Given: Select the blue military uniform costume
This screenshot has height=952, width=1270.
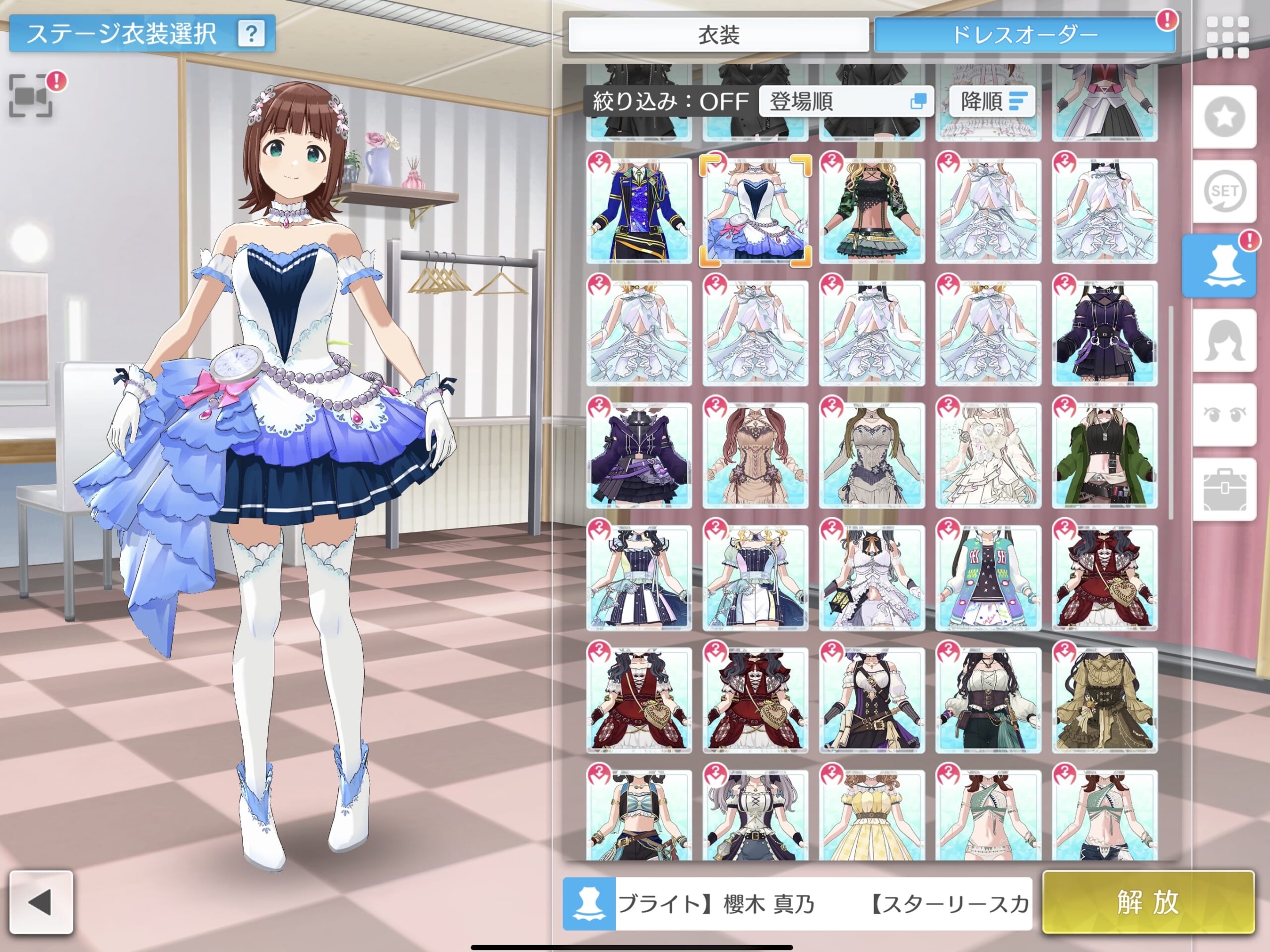Looking at the screenshot, I should click(639, 211).
